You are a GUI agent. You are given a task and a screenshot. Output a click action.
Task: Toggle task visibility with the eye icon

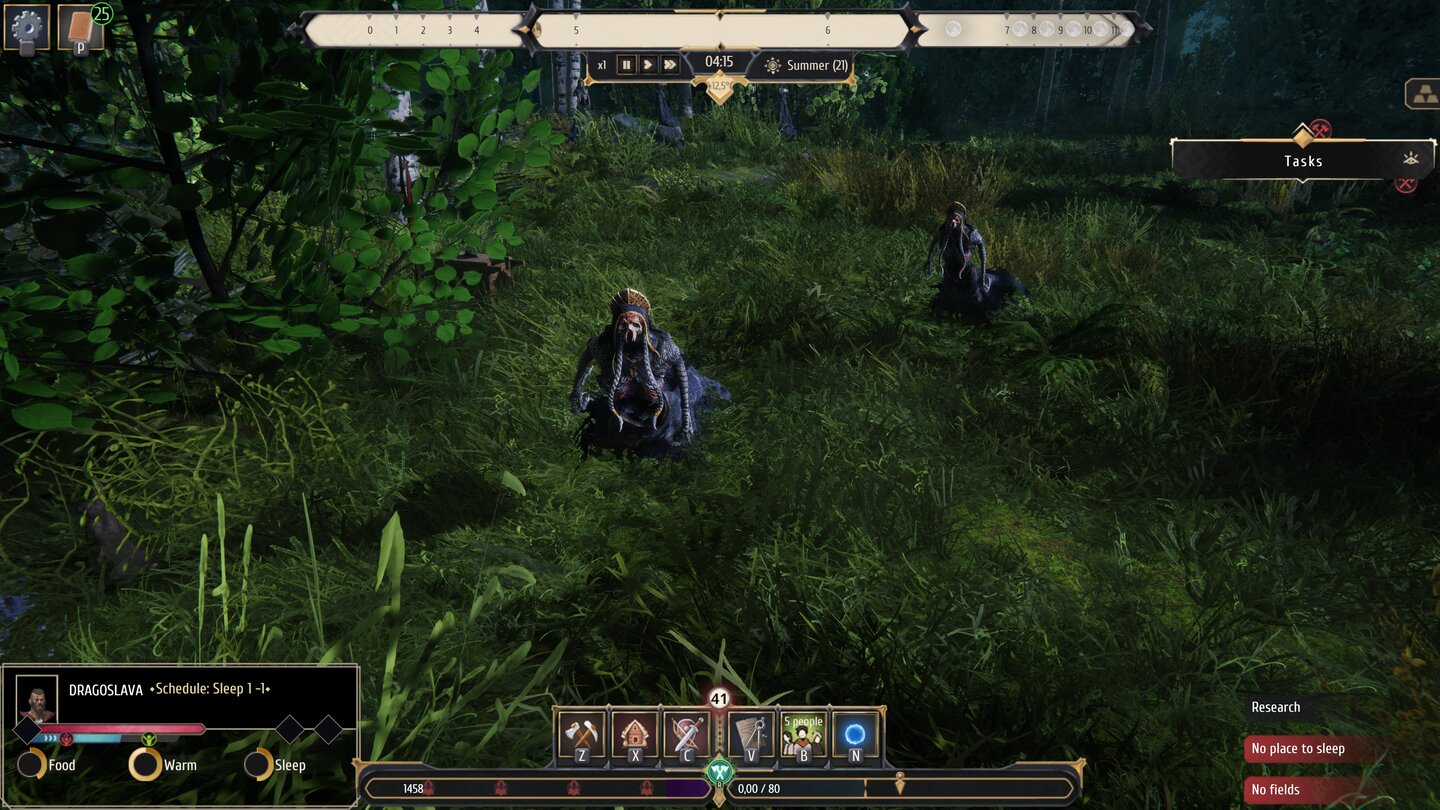pyautogui.click(x=1411, y=160)
